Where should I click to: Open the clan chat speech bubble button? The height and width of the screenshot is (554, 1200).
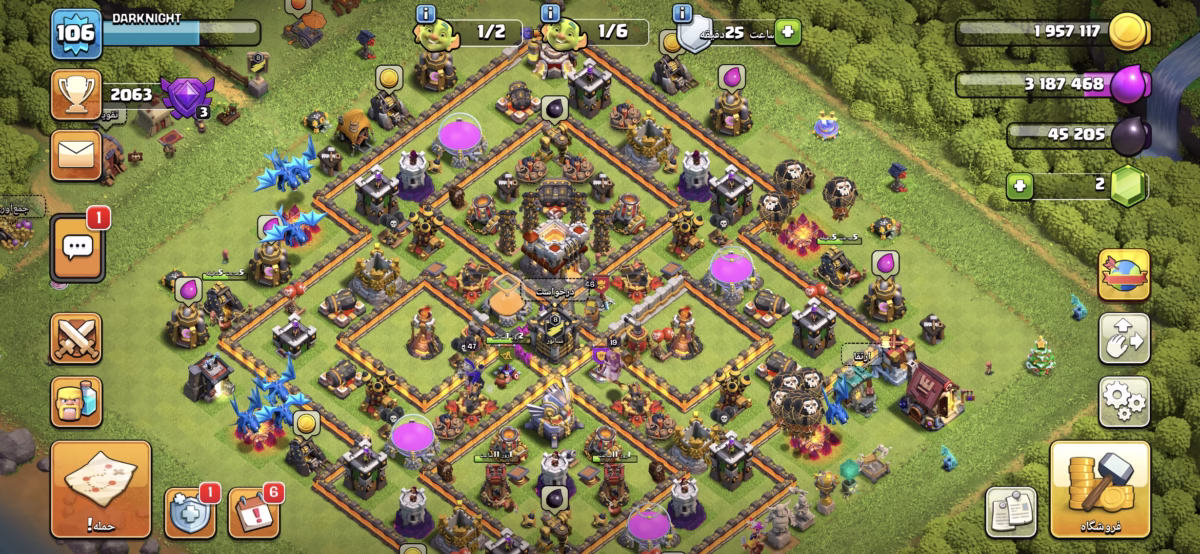[76, 245]
